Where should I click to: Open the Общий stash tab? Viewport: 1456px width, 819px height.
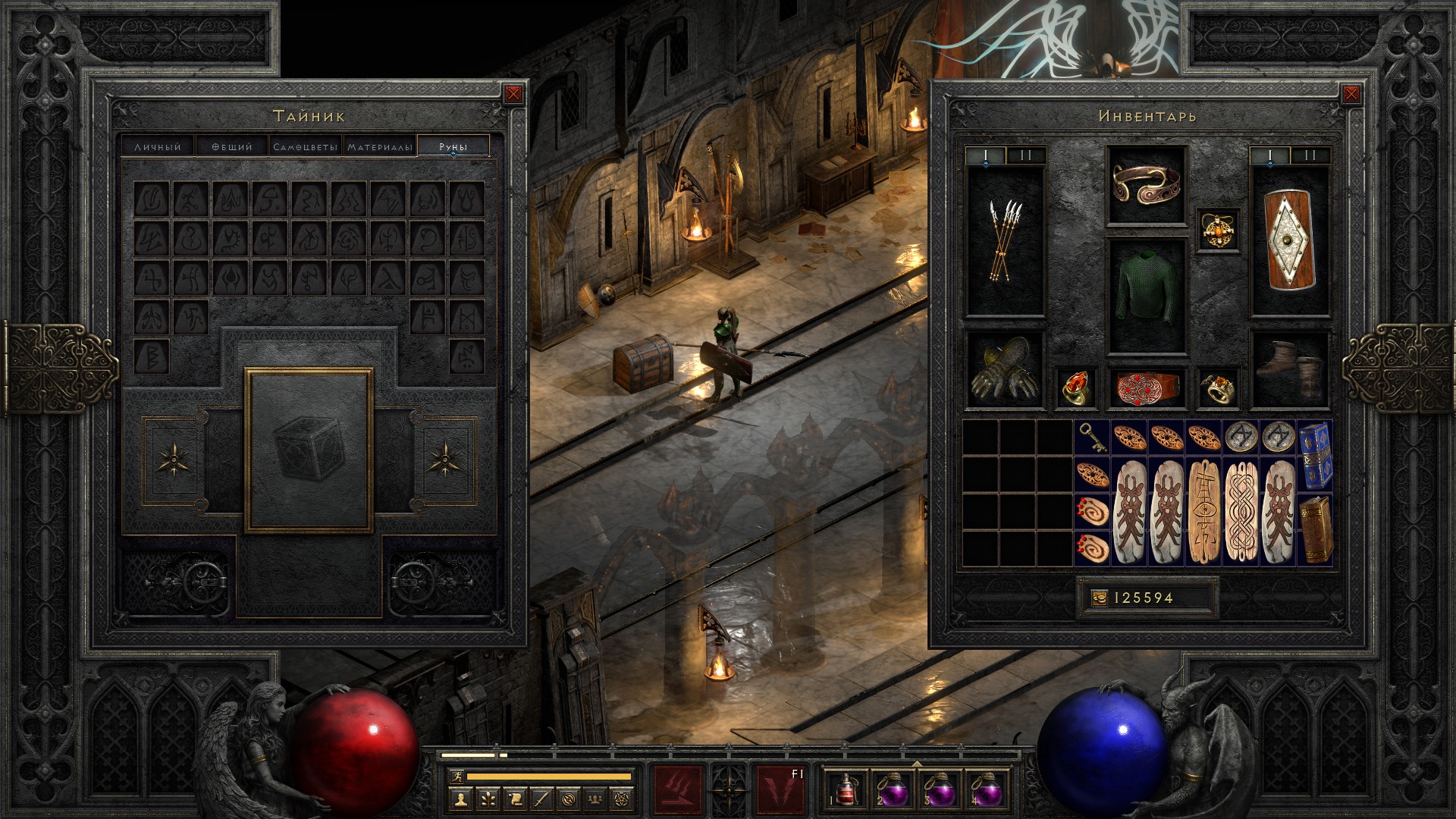(x=231, y=146)
